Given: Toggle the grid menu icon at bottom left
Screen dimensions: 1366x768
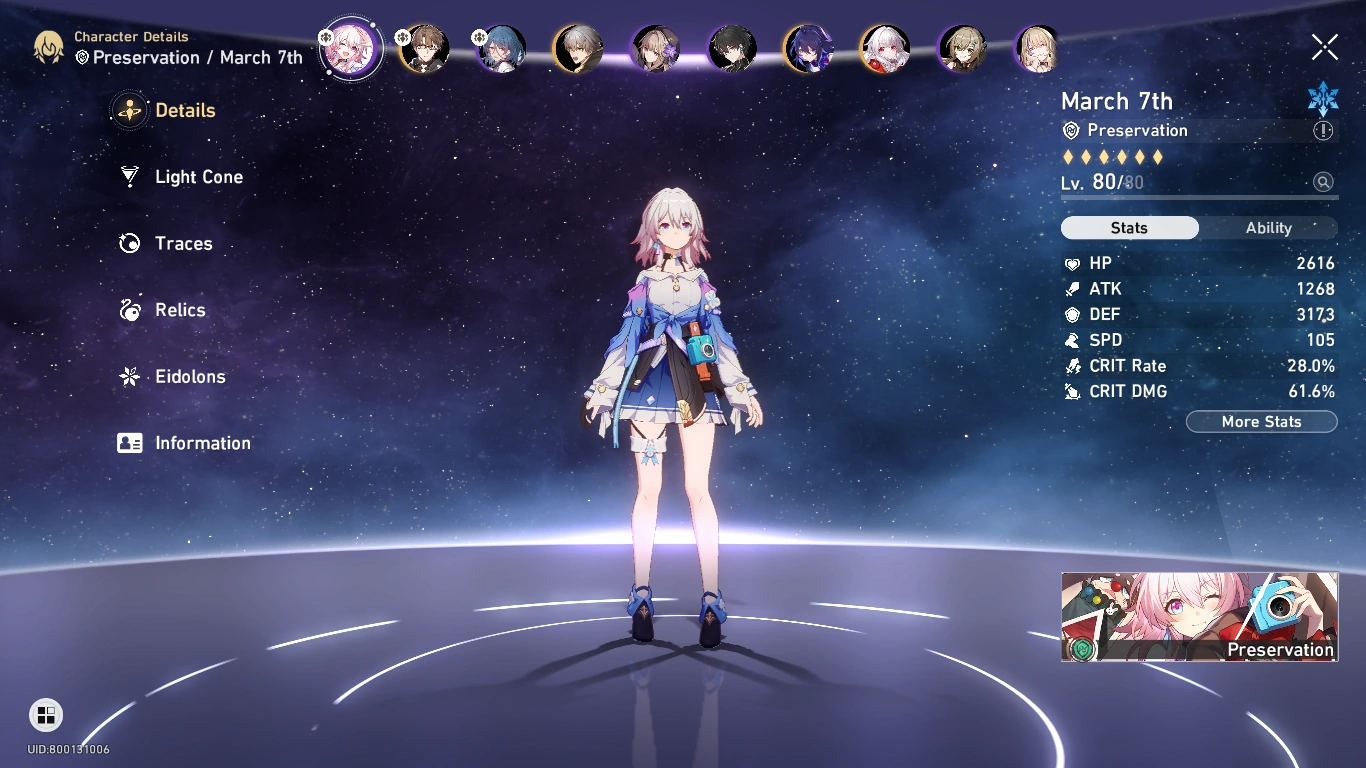Looking at the screenshot, I should 44,715.
